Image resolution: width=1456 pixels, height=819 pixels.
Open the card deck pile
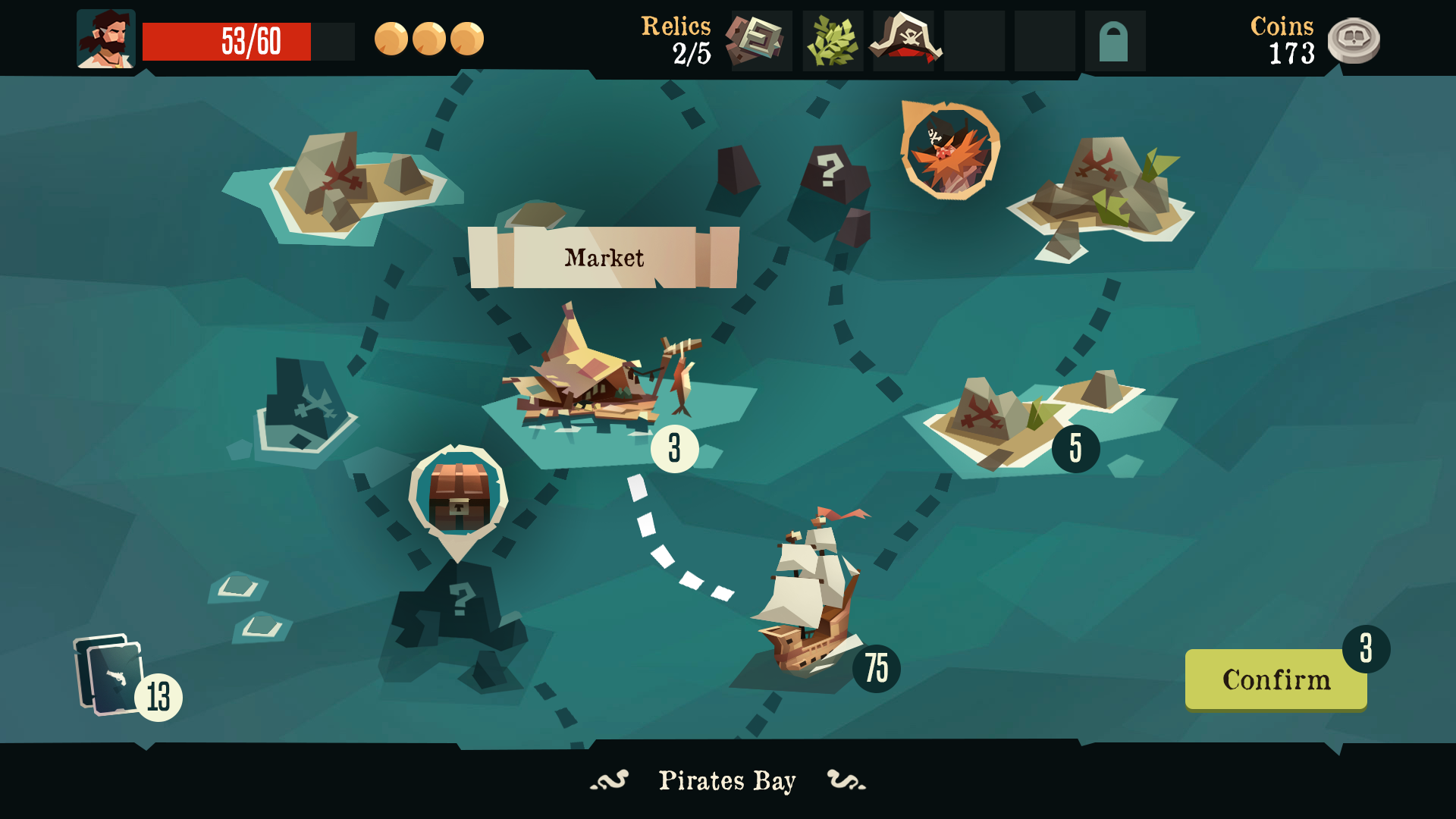[x=110, y=675]
